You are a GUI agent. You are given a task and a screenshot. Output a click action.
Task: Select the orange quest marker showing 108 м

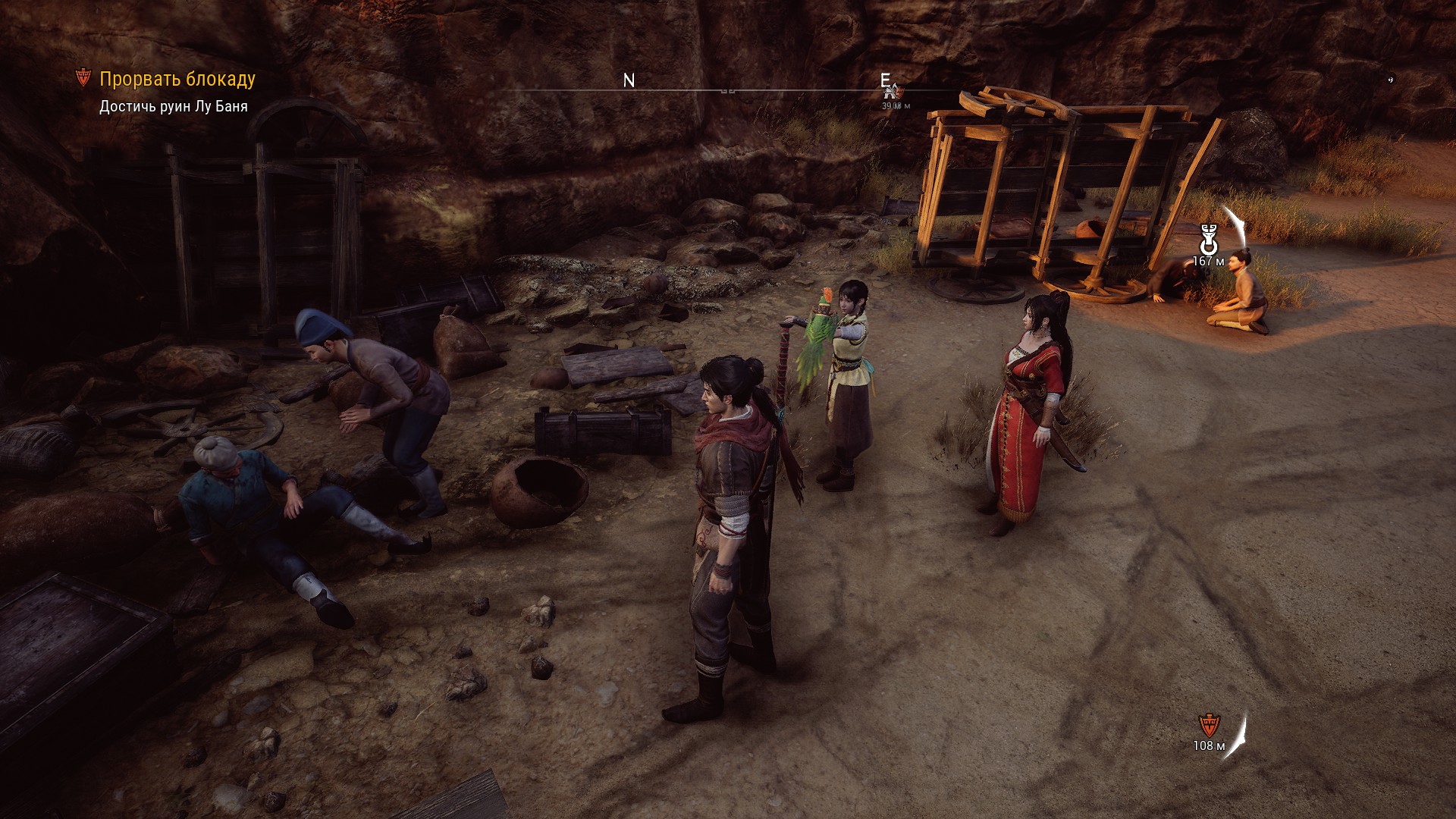(x=1208, y=725)
